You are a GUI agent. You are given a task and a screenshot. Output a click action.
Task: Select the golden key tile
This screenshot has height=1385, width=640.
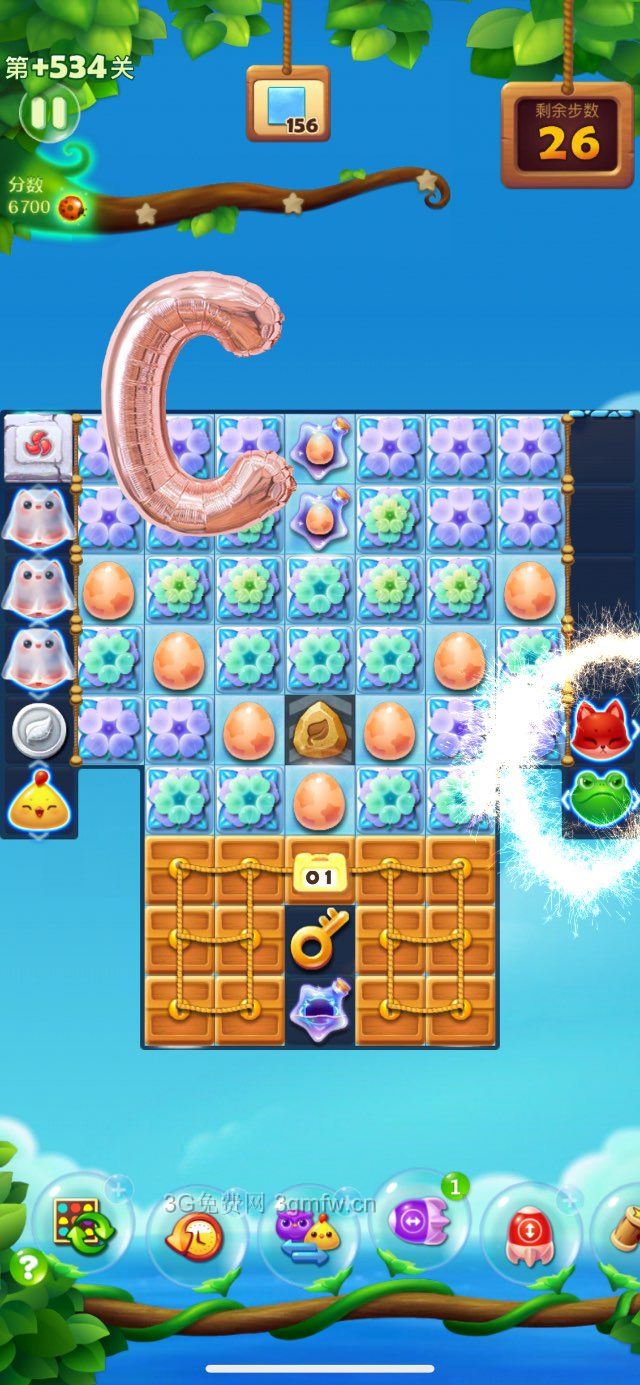point(319,936)
